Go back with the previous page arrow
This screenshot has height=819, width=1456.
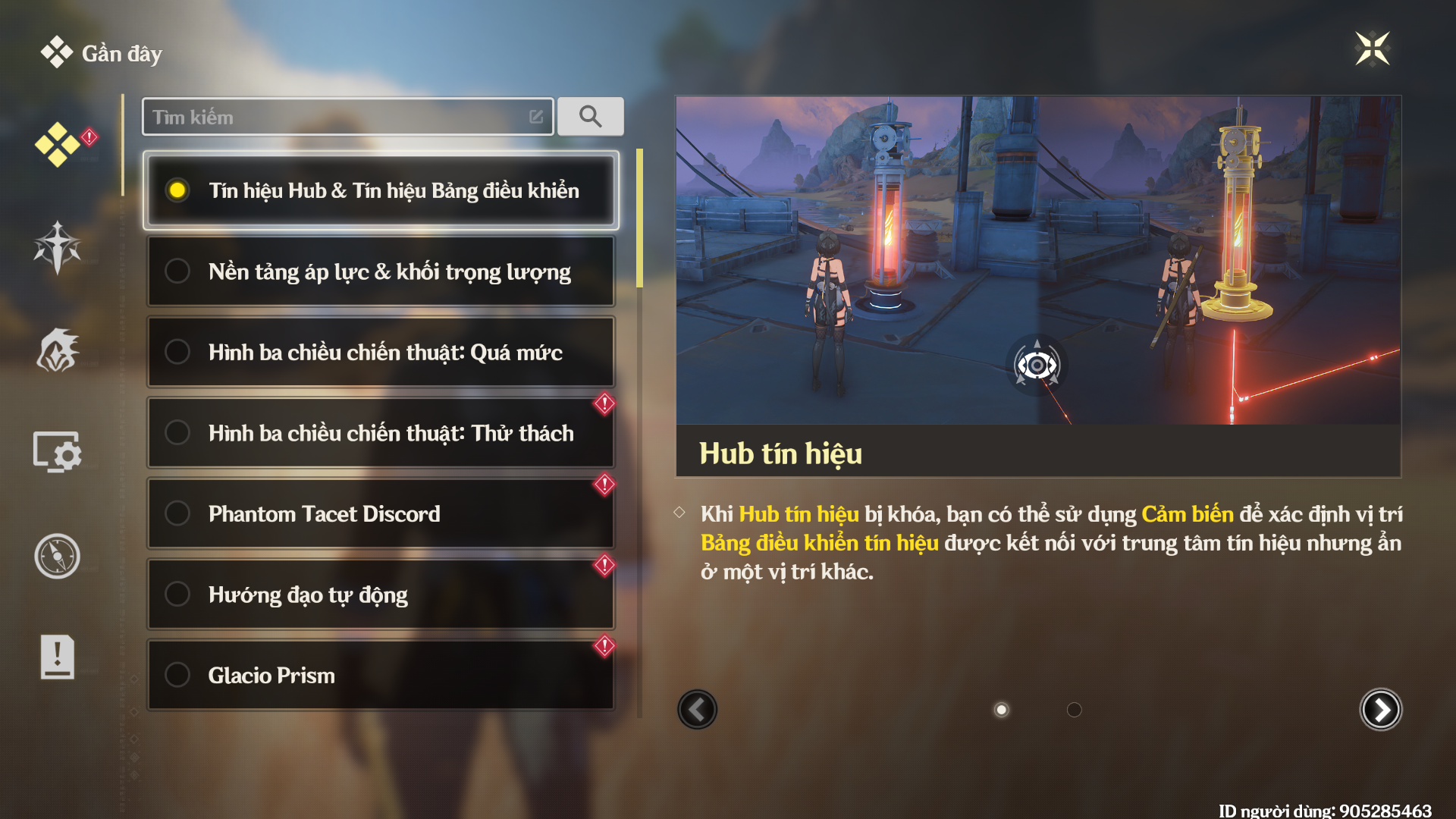tap(697, 710)
